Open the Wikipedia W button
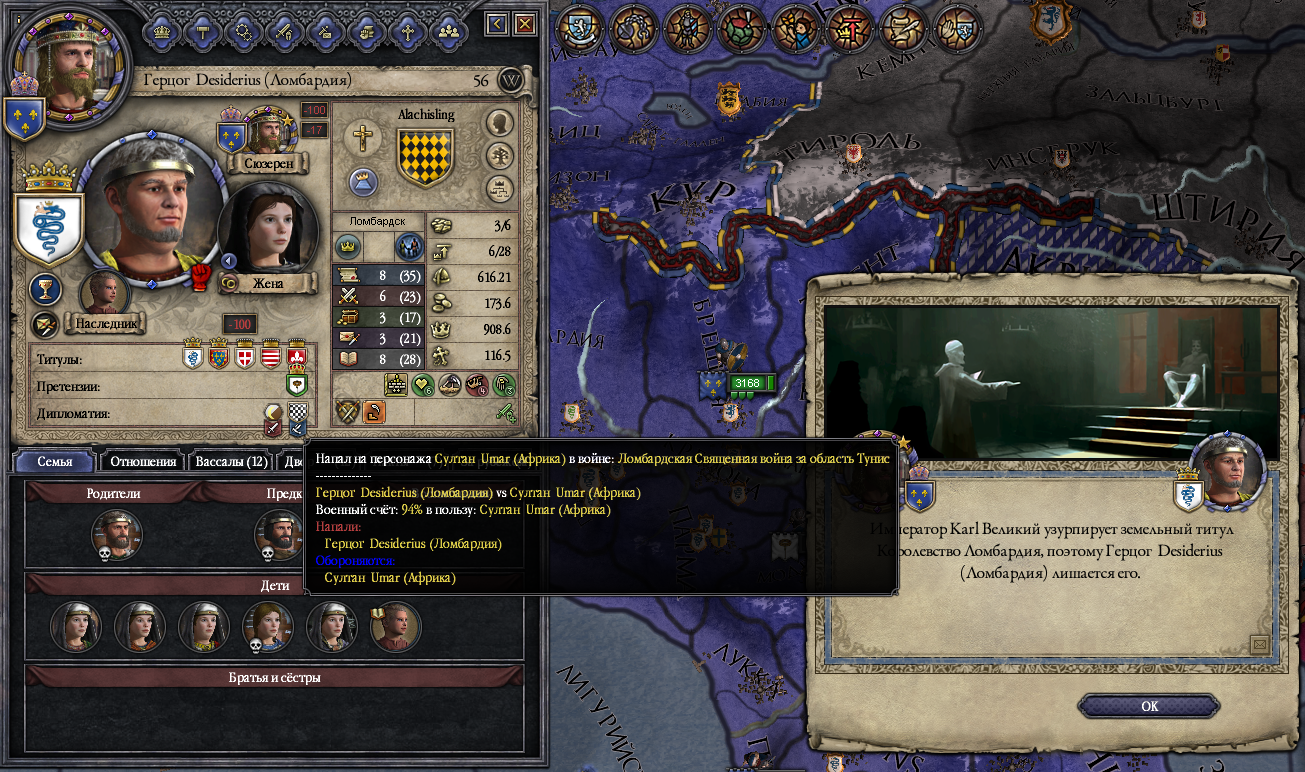This screenshot has width=1305, height=772. tap(511, 80)
